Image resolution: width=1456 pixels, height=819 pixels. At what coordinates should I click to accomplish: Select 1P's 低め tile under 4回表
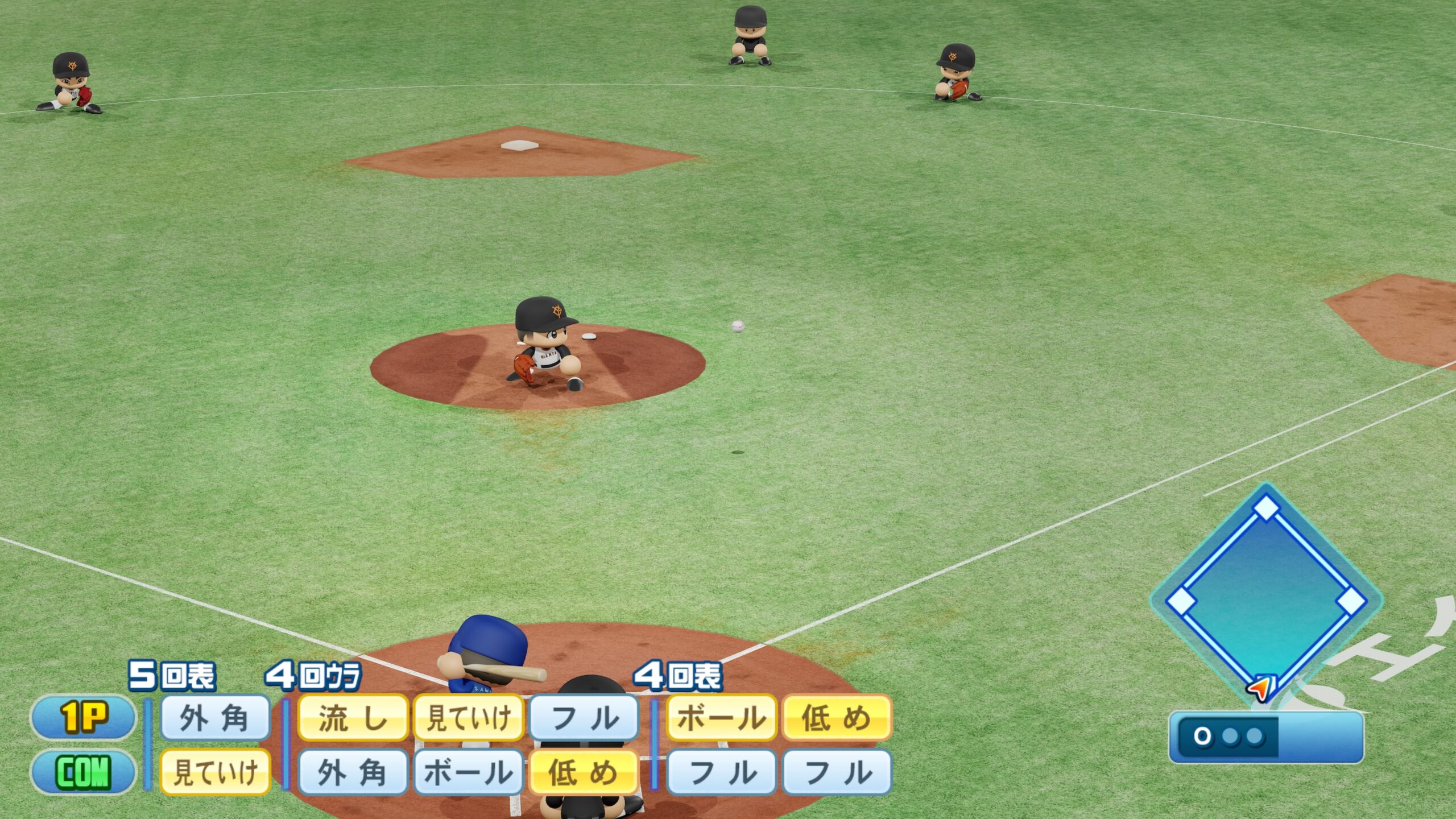(x=837, y=718)
